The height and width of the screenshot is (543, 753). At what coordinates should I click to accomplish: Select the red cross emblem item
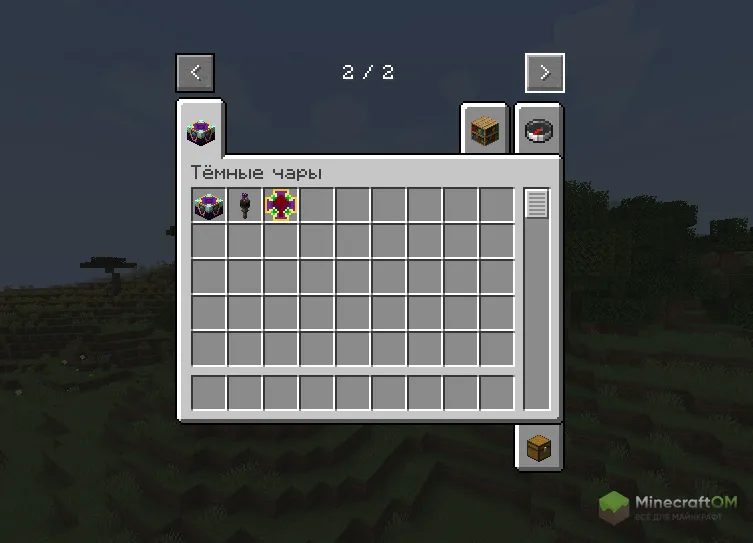click(x=281, y=205)
